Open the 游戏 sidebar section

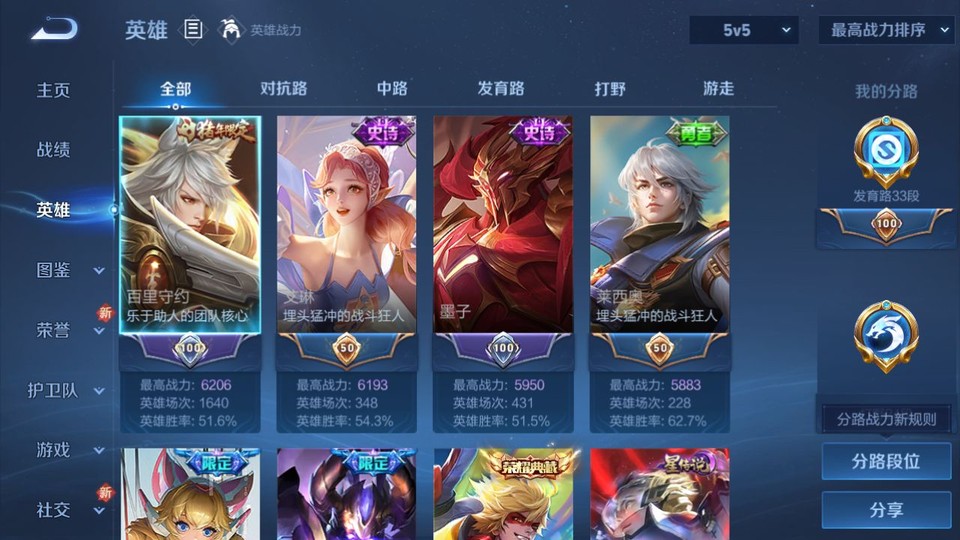click(x=68, y=450)
